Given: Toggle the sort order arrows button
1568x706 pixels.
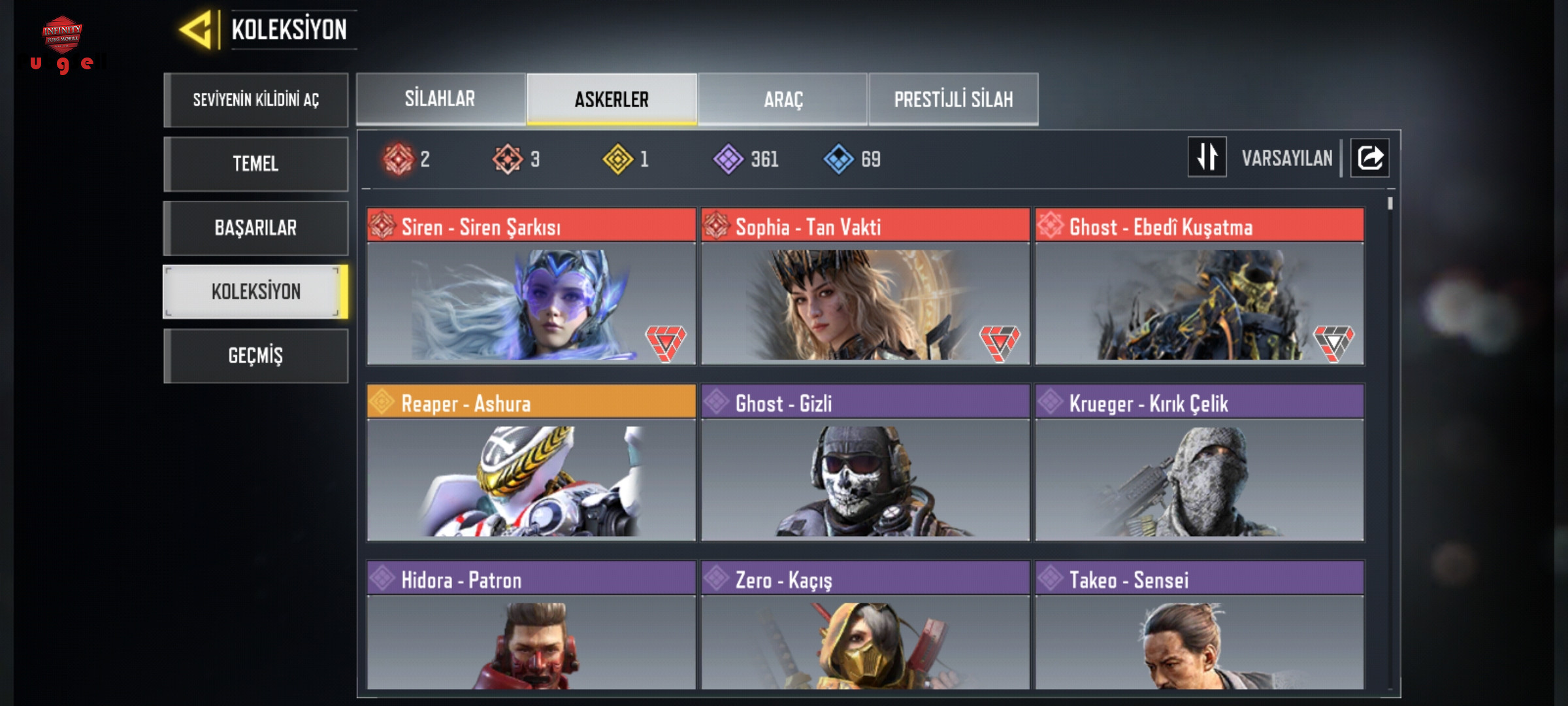Looking at the screenshot, I should pos(1207,157).
